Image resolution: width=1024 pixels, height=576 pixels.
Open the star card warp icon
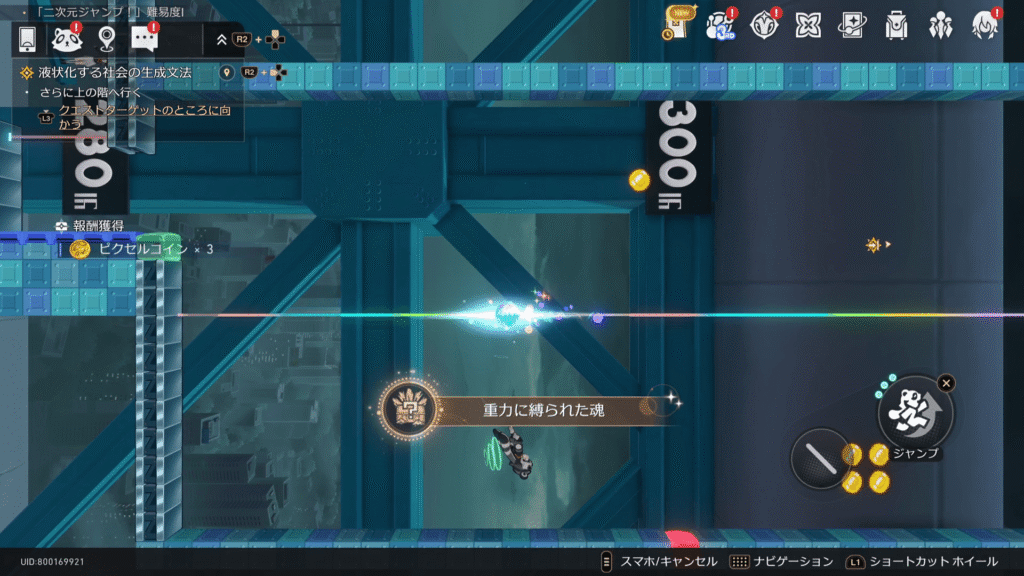tap(852, 24)
